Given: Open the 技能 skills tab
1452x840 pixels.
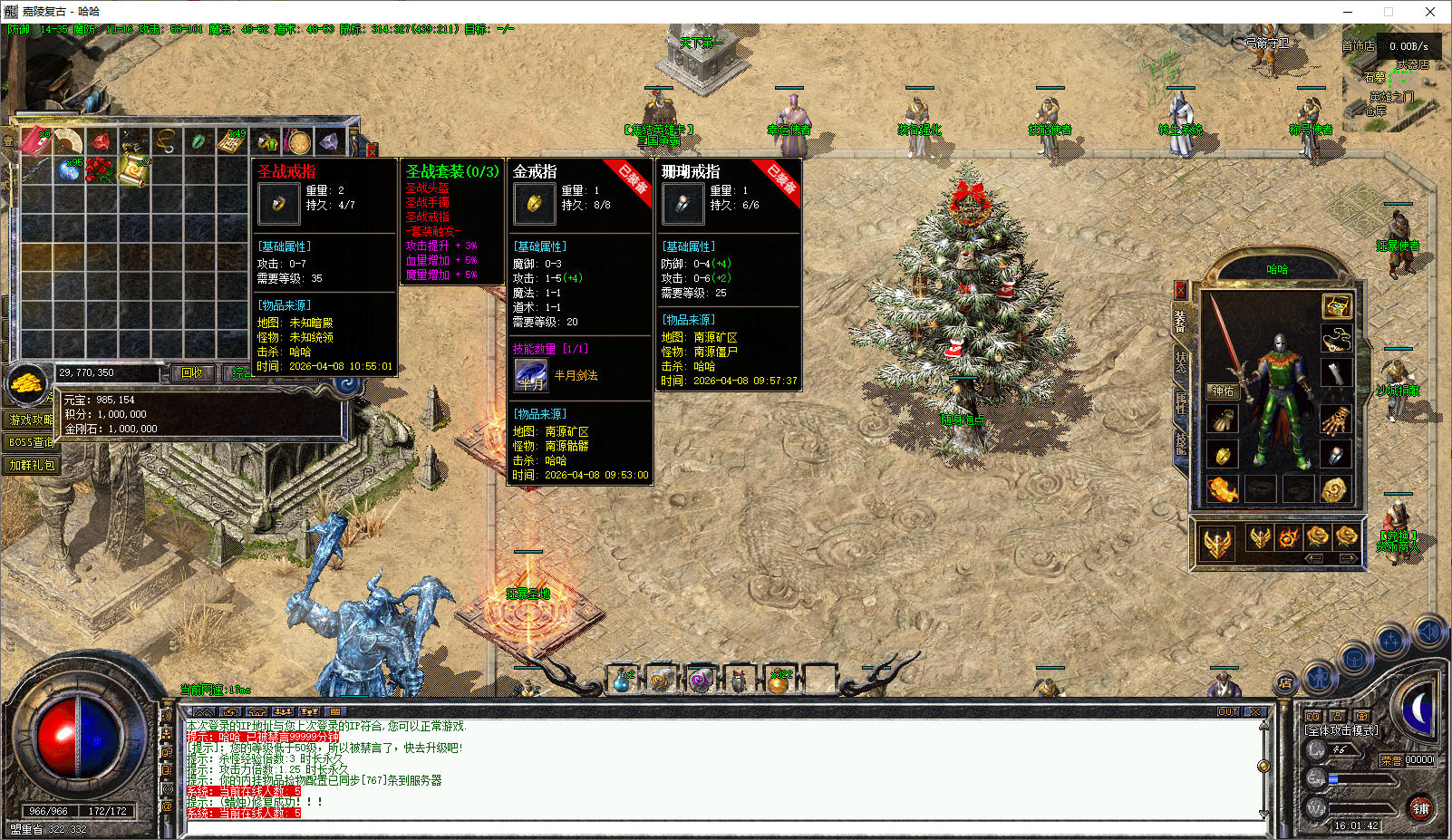Looking at the screenshot, I should [1181, 444].
